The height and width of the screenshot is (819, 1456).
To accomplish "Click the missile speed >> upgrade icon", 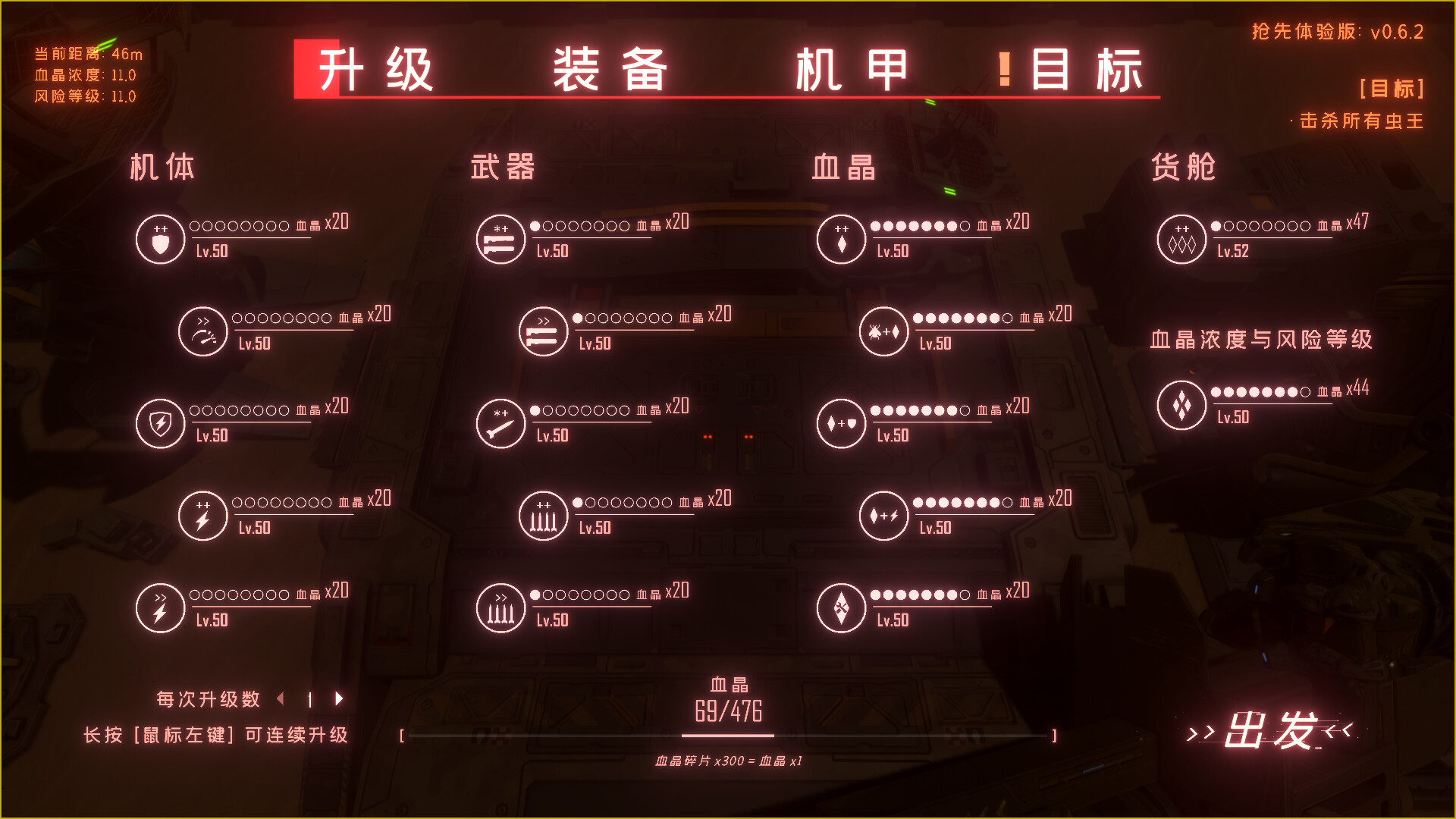I will (500, 607).
